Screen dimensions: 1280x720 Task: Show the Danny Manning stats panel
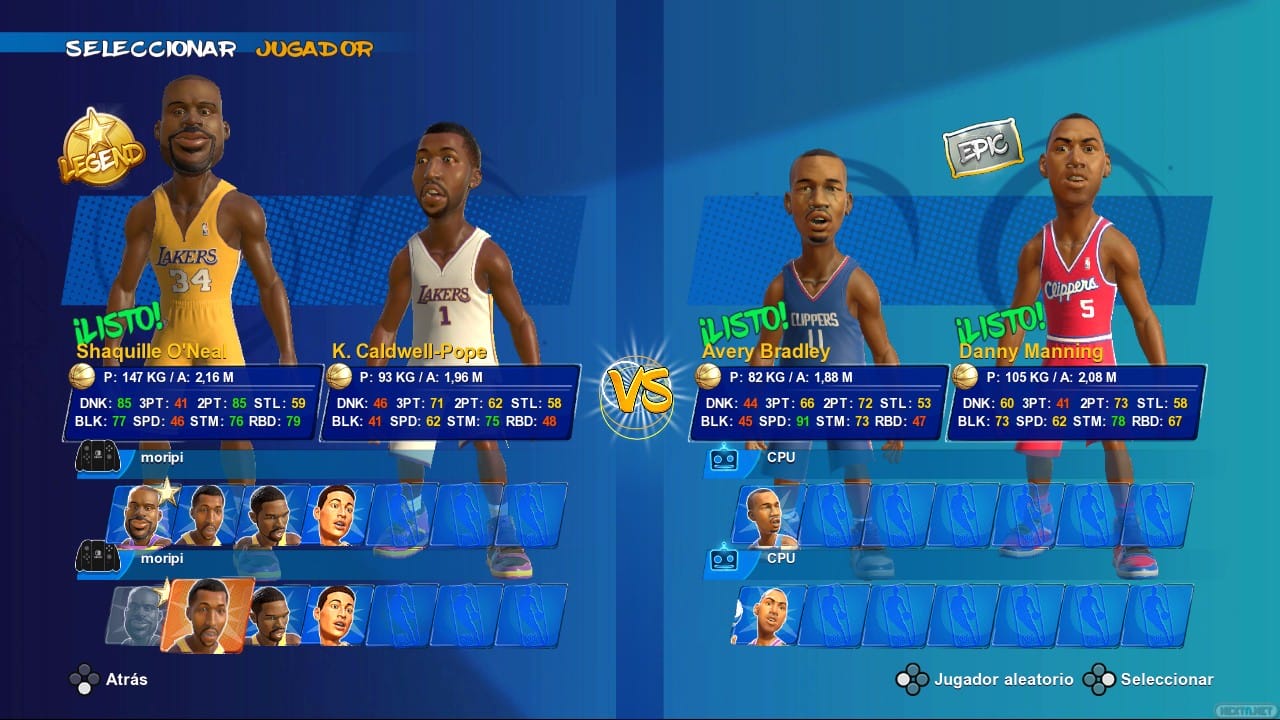pos(1076,402)
